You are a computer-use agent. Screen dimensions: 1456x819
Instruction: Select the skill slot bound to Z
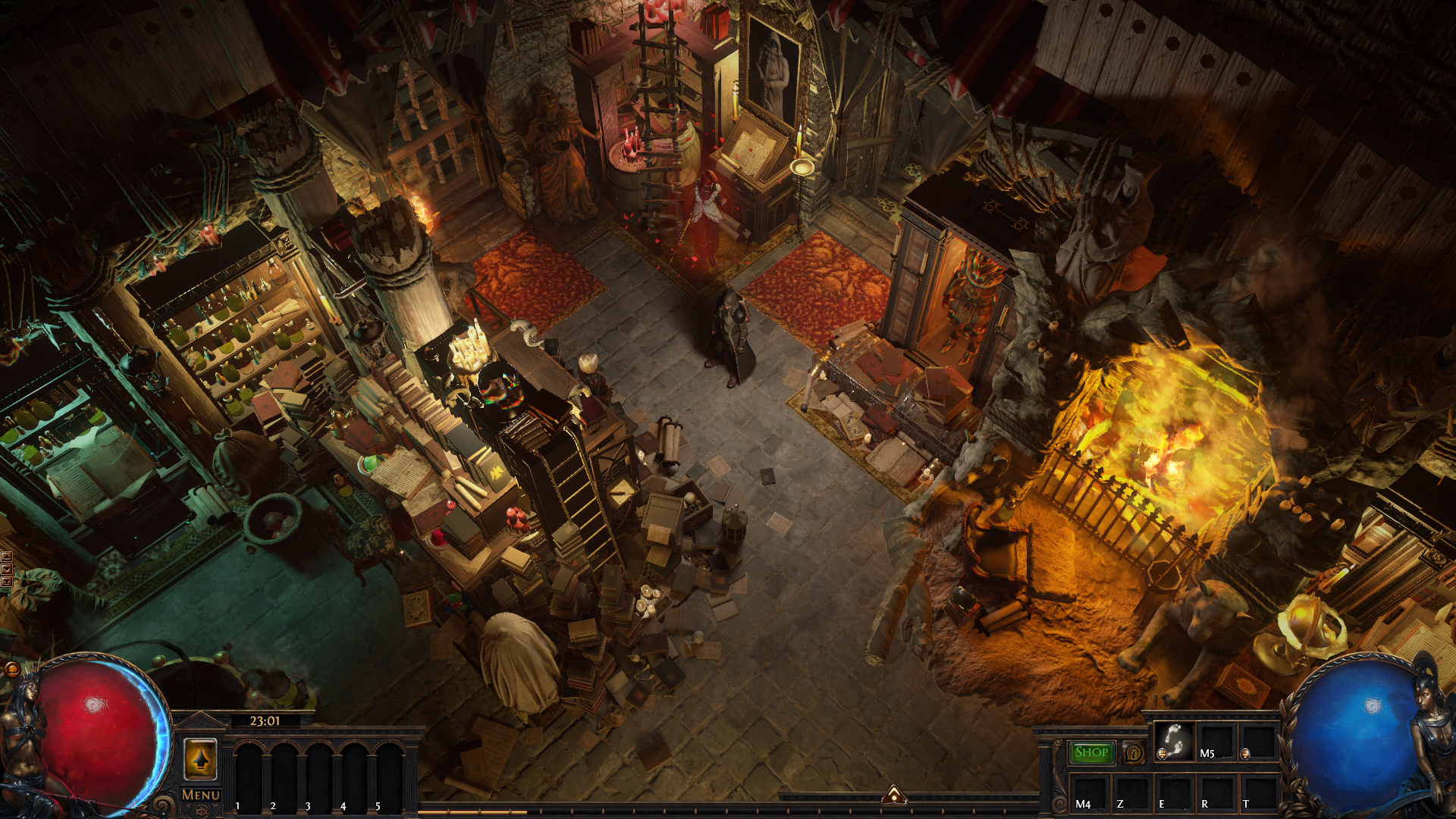(1131, 792)
